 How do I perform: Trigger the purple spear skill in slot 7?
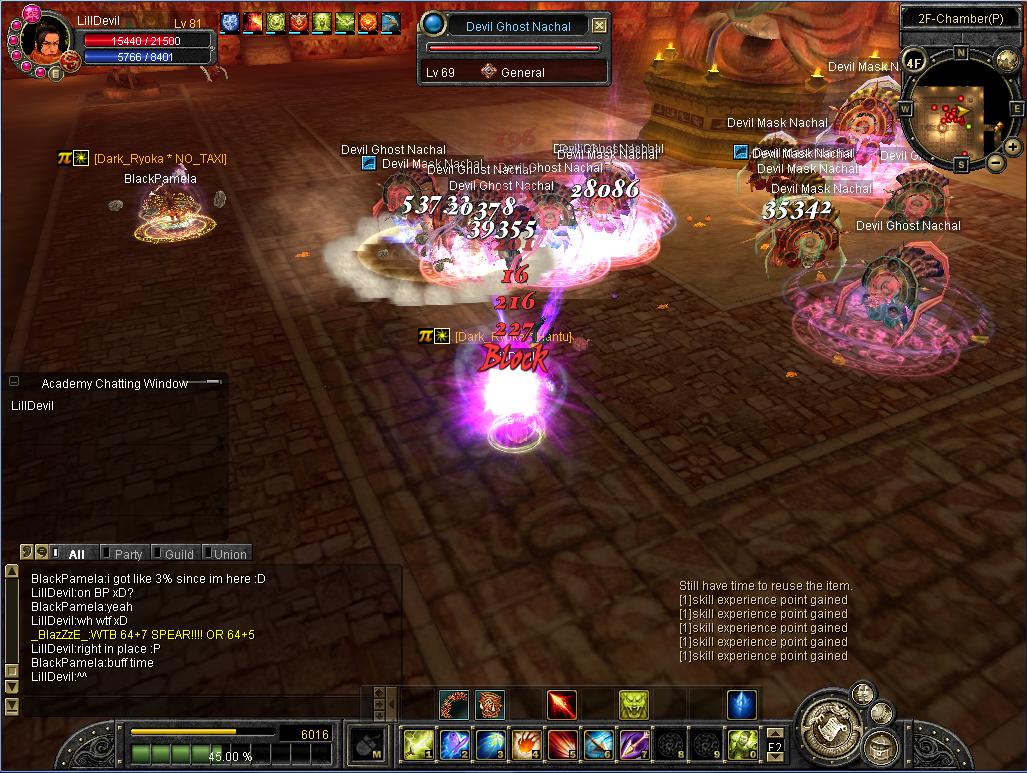pyautogui.click(x=634, y=744)
